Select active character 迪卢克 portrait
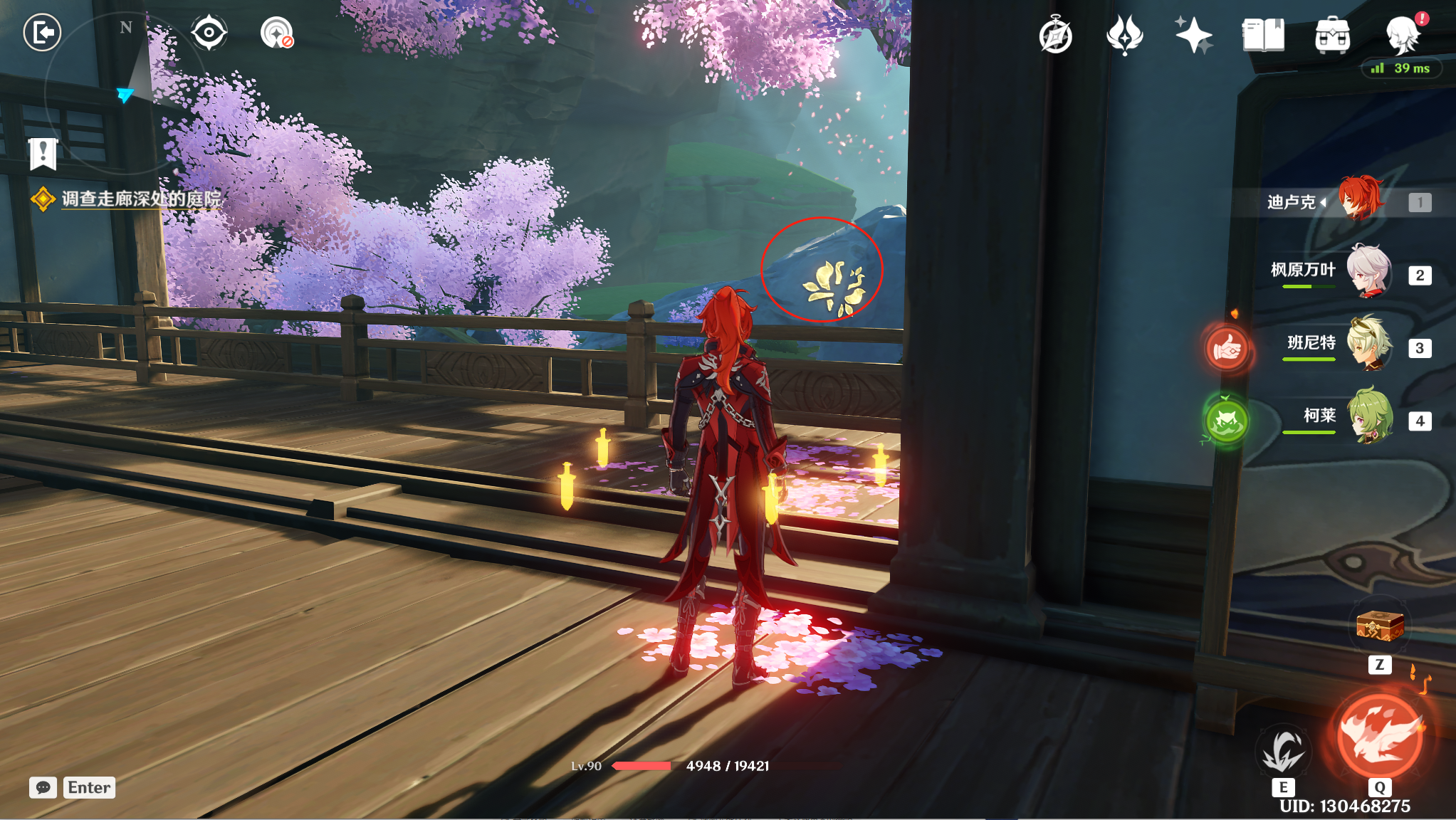This screenshot has height=820, width=1456. pos(1361,199)
